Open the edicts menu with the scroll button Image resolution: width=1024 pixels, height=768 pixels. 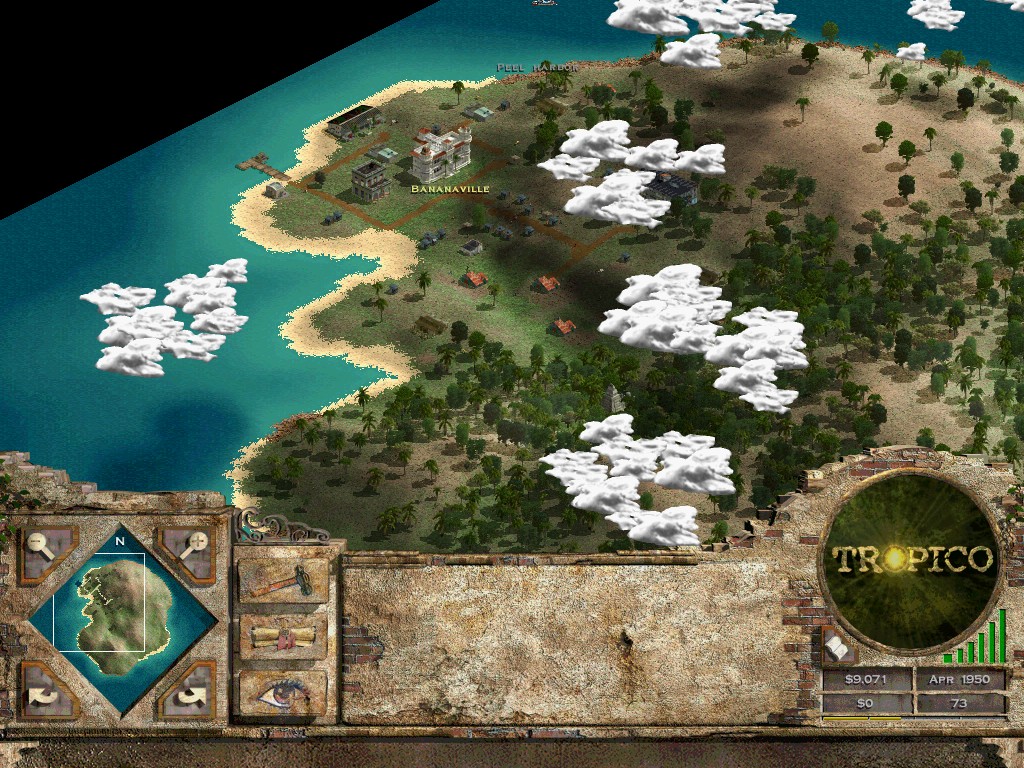coord(283,637)
